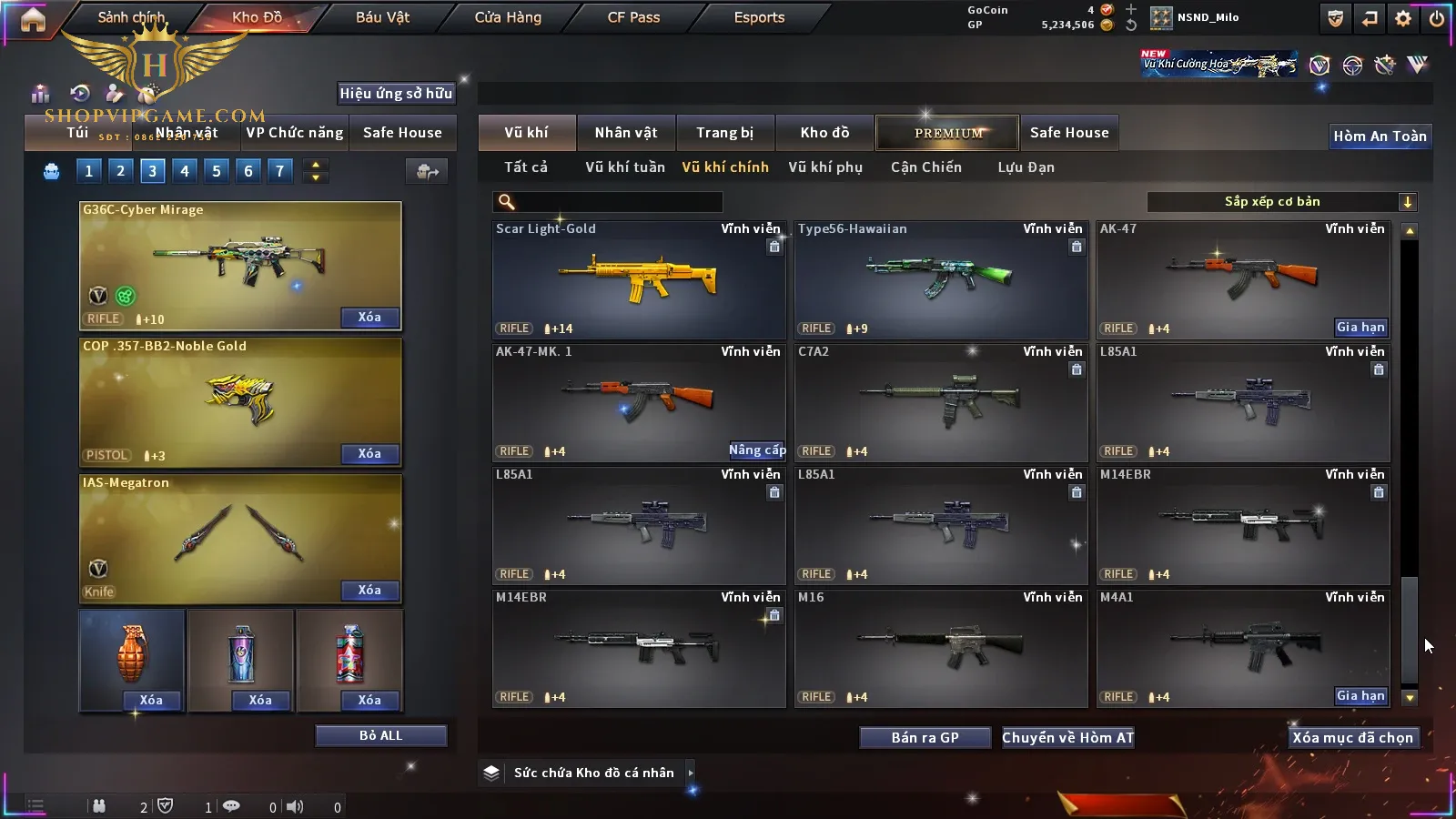
Task: Select bag number 5
Action: coord(217,171)
